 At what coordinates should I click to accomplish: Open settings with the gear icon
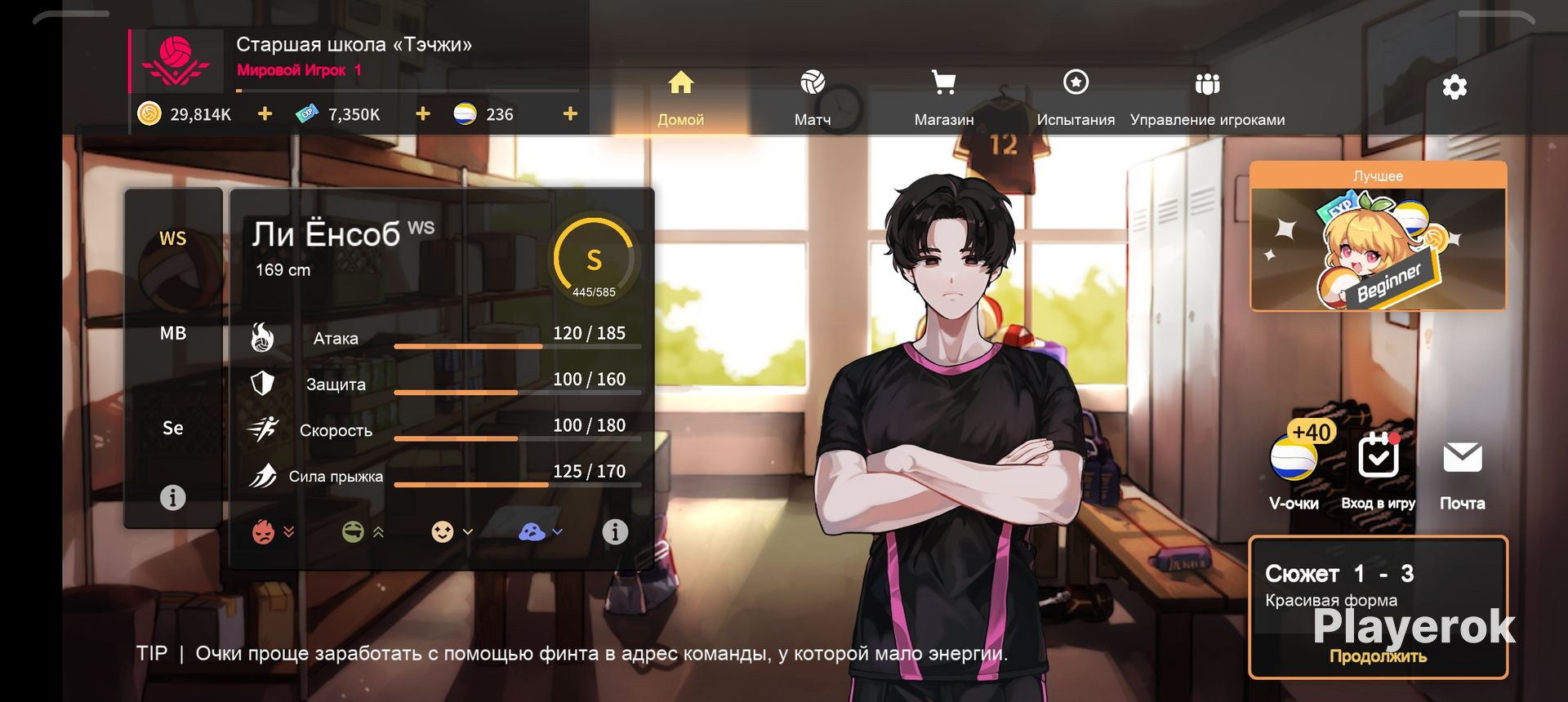coord(1454,87)
